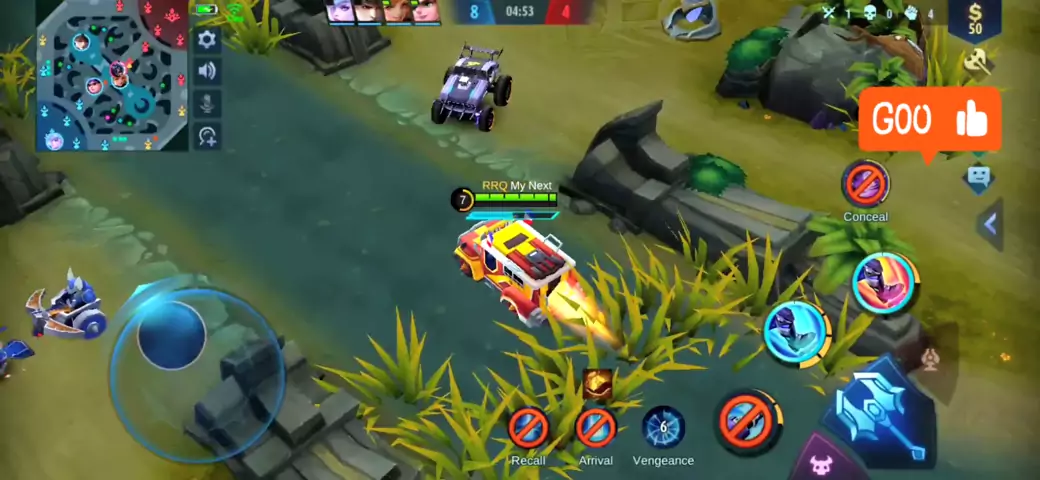Activate the Vengeance battle spell

tap(663, 428)
